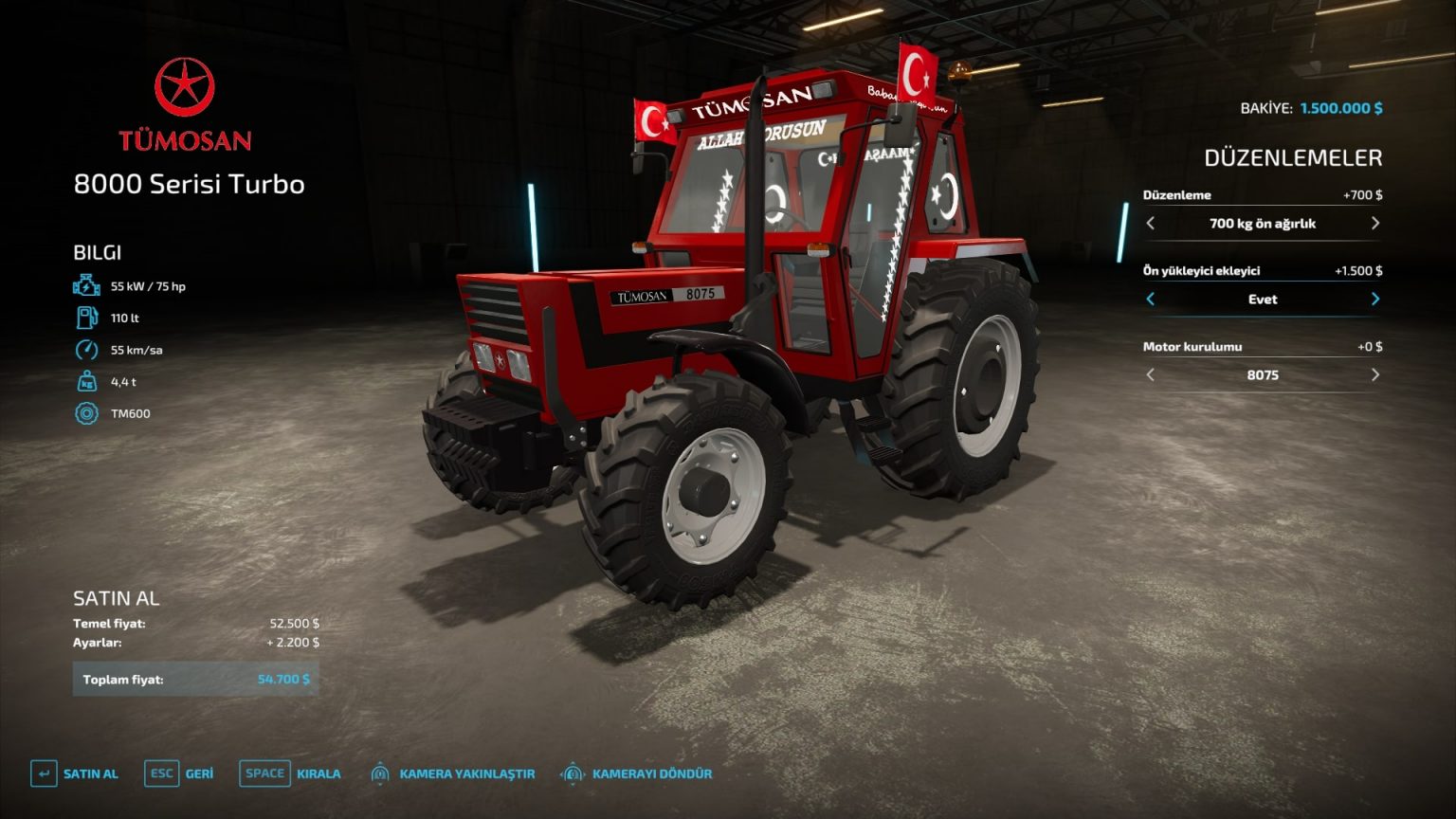Image resolution: width=1456 pixels, height=819 pixels.
Task: Click the ESC keycap icon
Action: 161,773
